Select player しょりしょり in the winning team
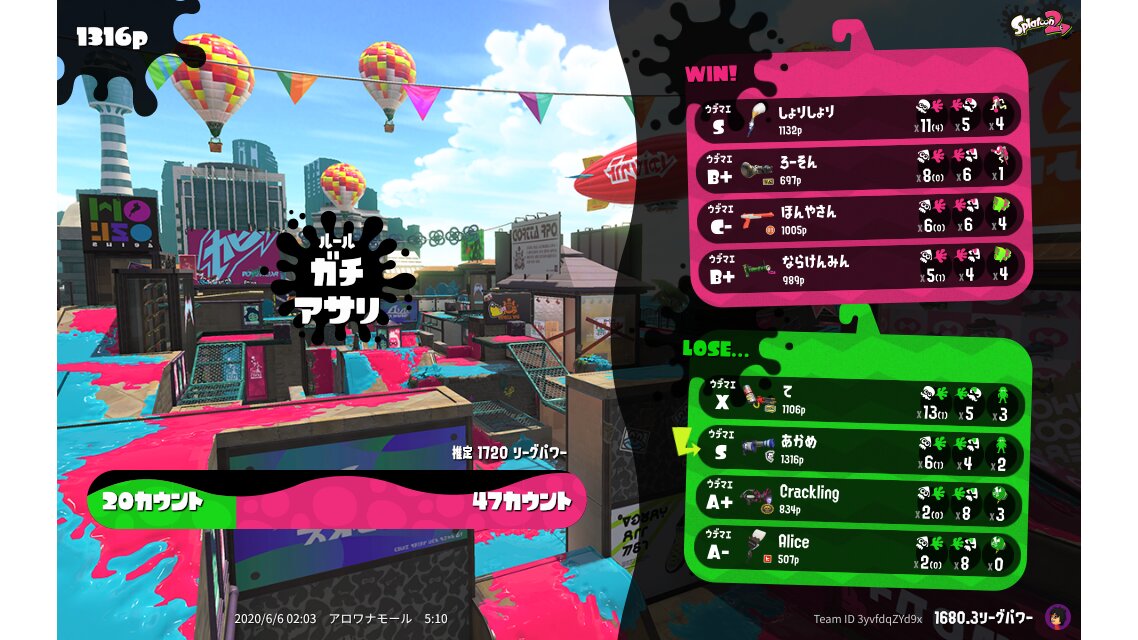1138x640 pixels. pyautogui.click(x=860, y=119)
